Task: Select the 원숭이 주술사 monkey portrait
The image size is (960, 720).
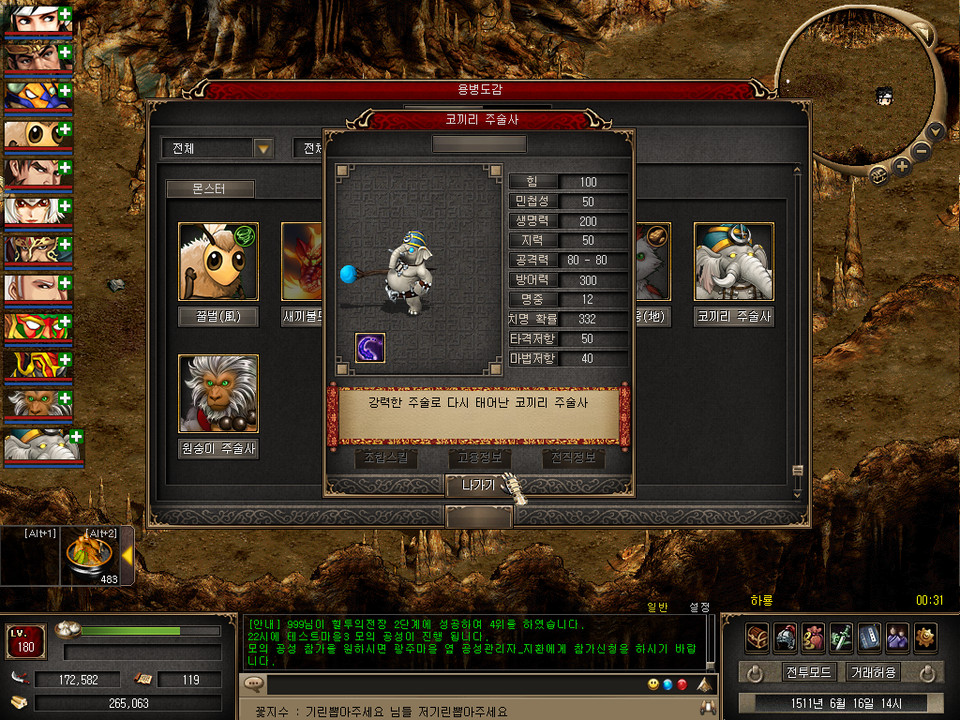Action: tap(218, 393)
